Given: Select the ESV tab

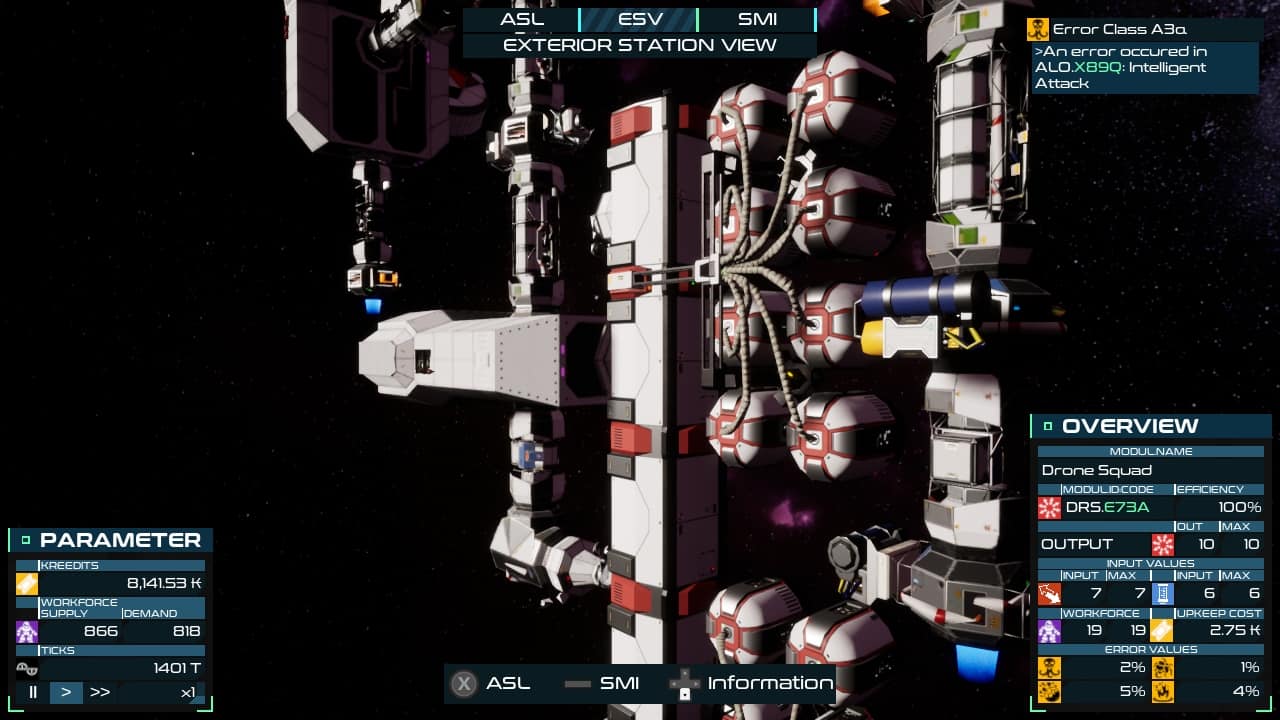Looking at the screenshot, I should (638, 19).
